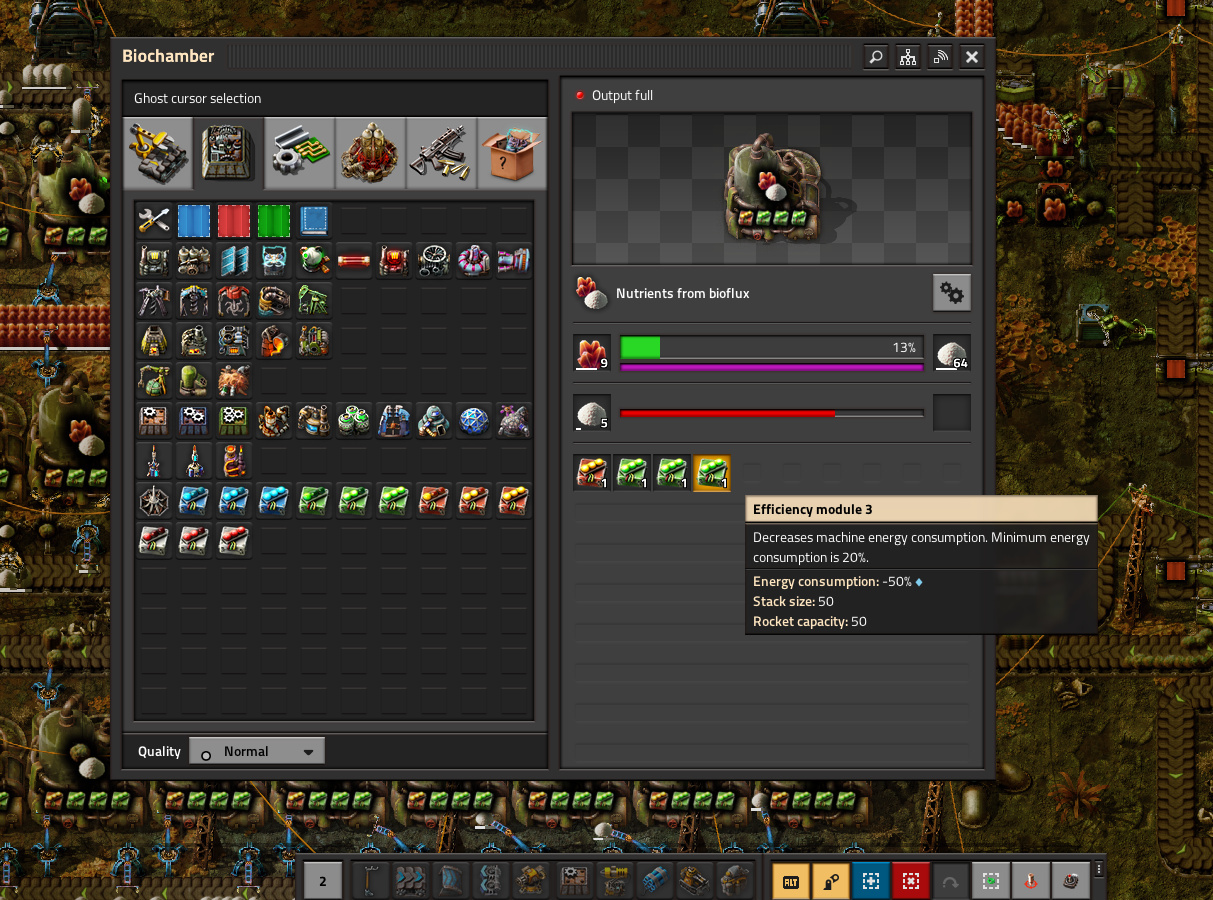This screenshot has height=900, width=1213.
Task: Select the highlighted Efficiency module 3 slot
Action: (712, 473)
